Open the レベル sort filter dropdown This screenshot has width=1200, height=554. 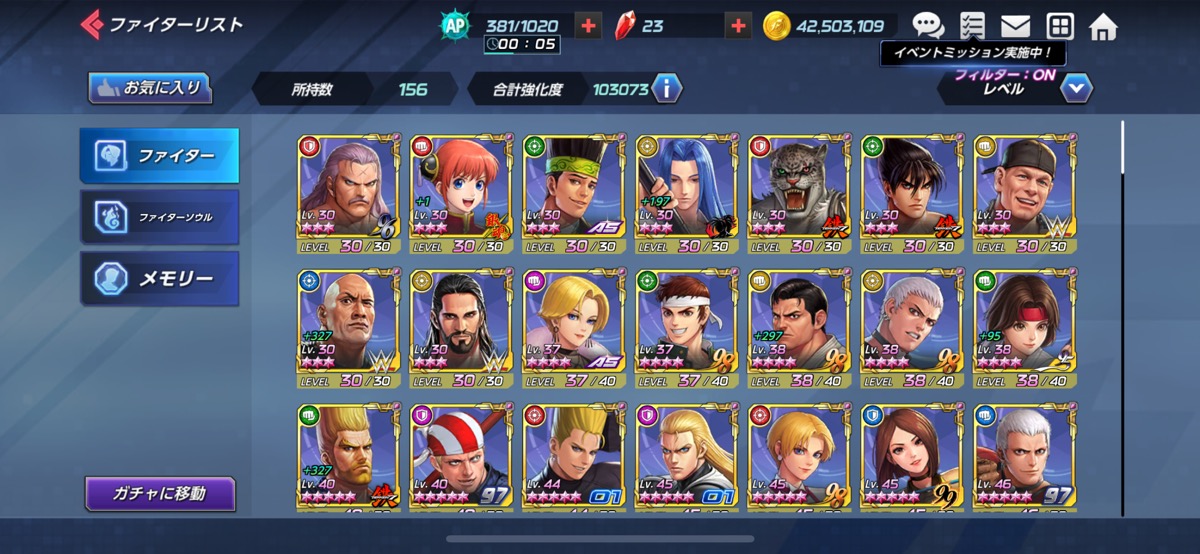click(x=1075, y=89)
